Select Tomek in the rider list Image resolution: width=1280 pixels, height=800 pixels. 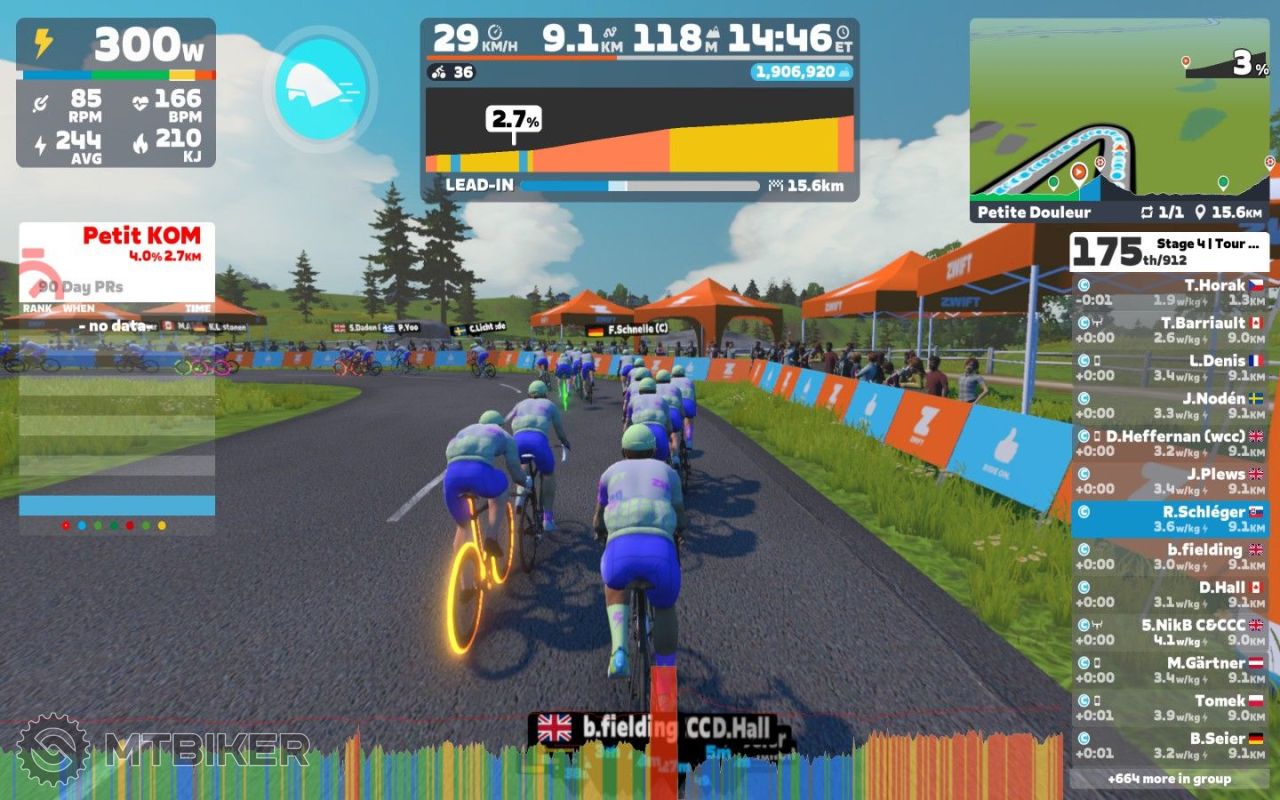click(x=1169, y=707)
